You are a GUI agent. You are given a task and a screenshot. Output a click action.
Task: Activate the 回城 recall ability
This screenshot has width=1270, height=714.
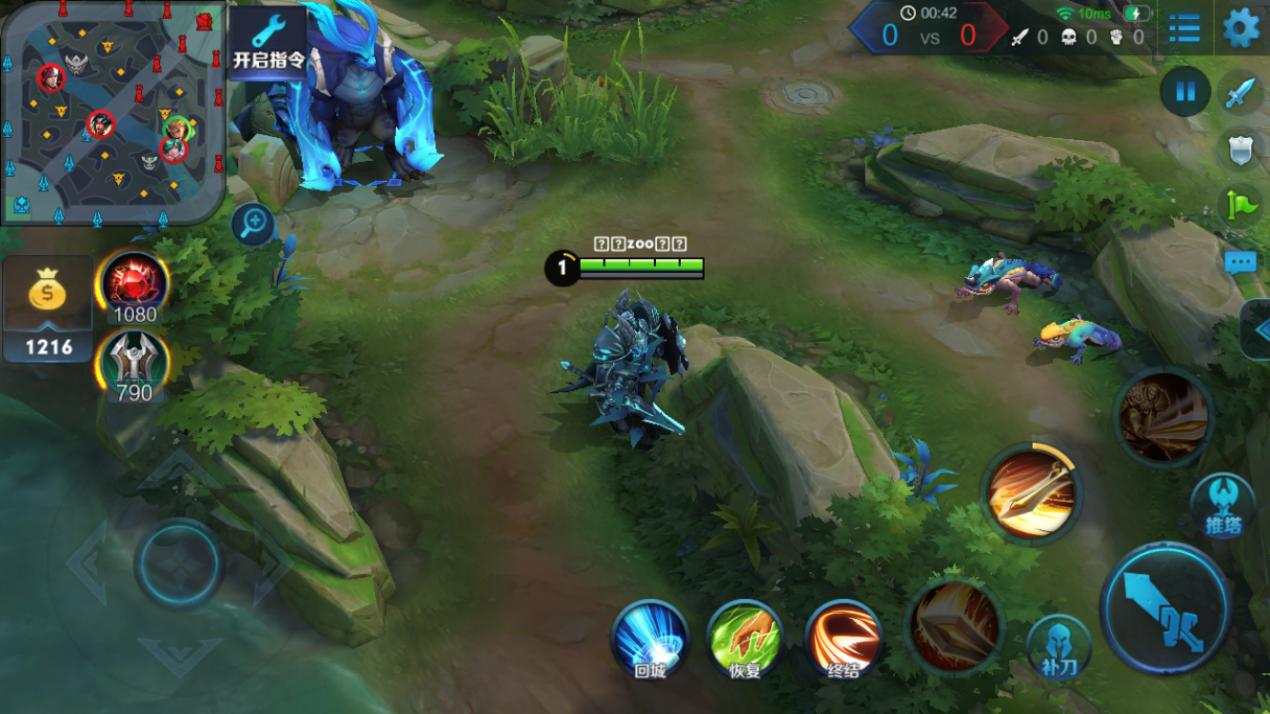[x=650, y=638]
